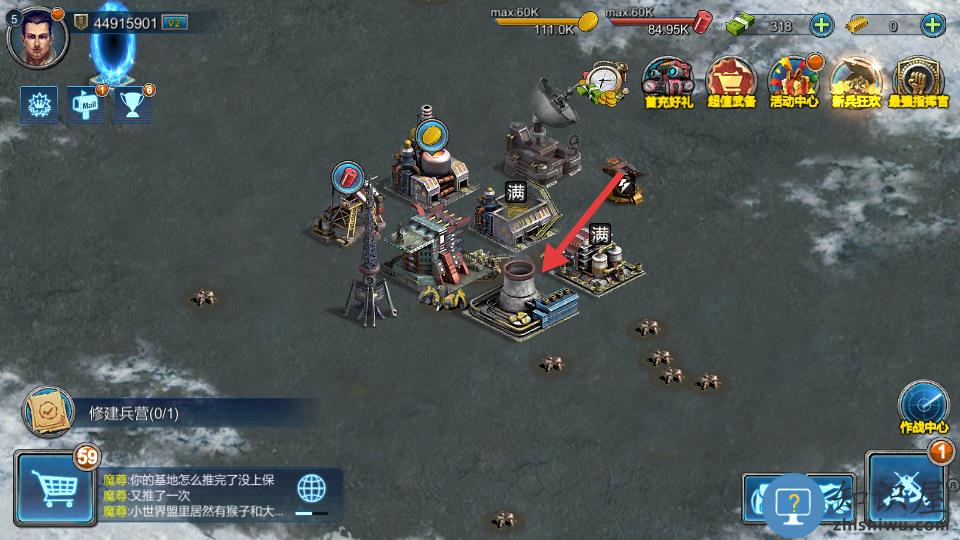Add more cash with the plus button
This screenshot has width=960, height=540.
[x=819, y=26]
